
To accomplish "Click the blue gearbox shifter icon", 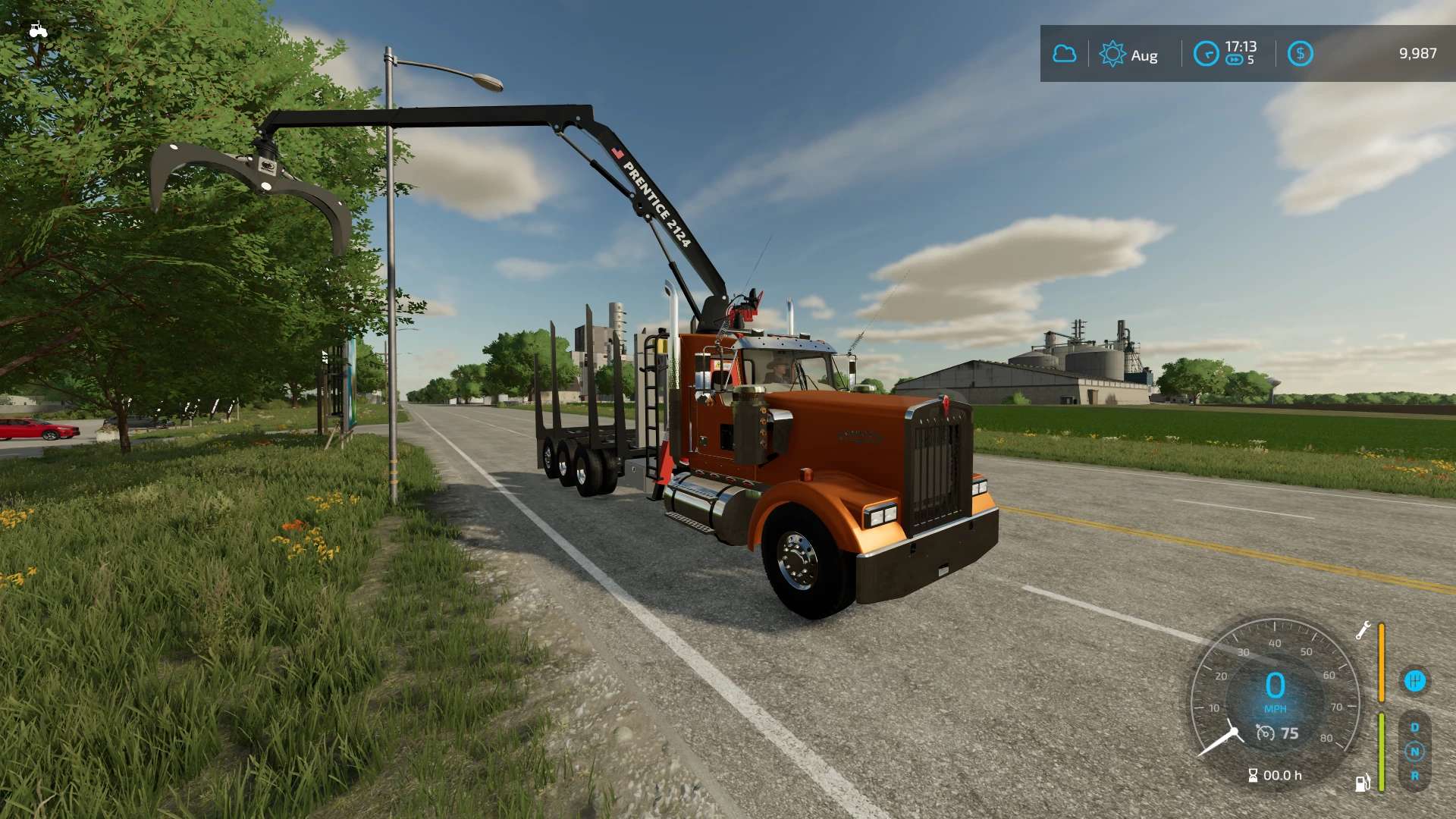I will pos(1414,681).
